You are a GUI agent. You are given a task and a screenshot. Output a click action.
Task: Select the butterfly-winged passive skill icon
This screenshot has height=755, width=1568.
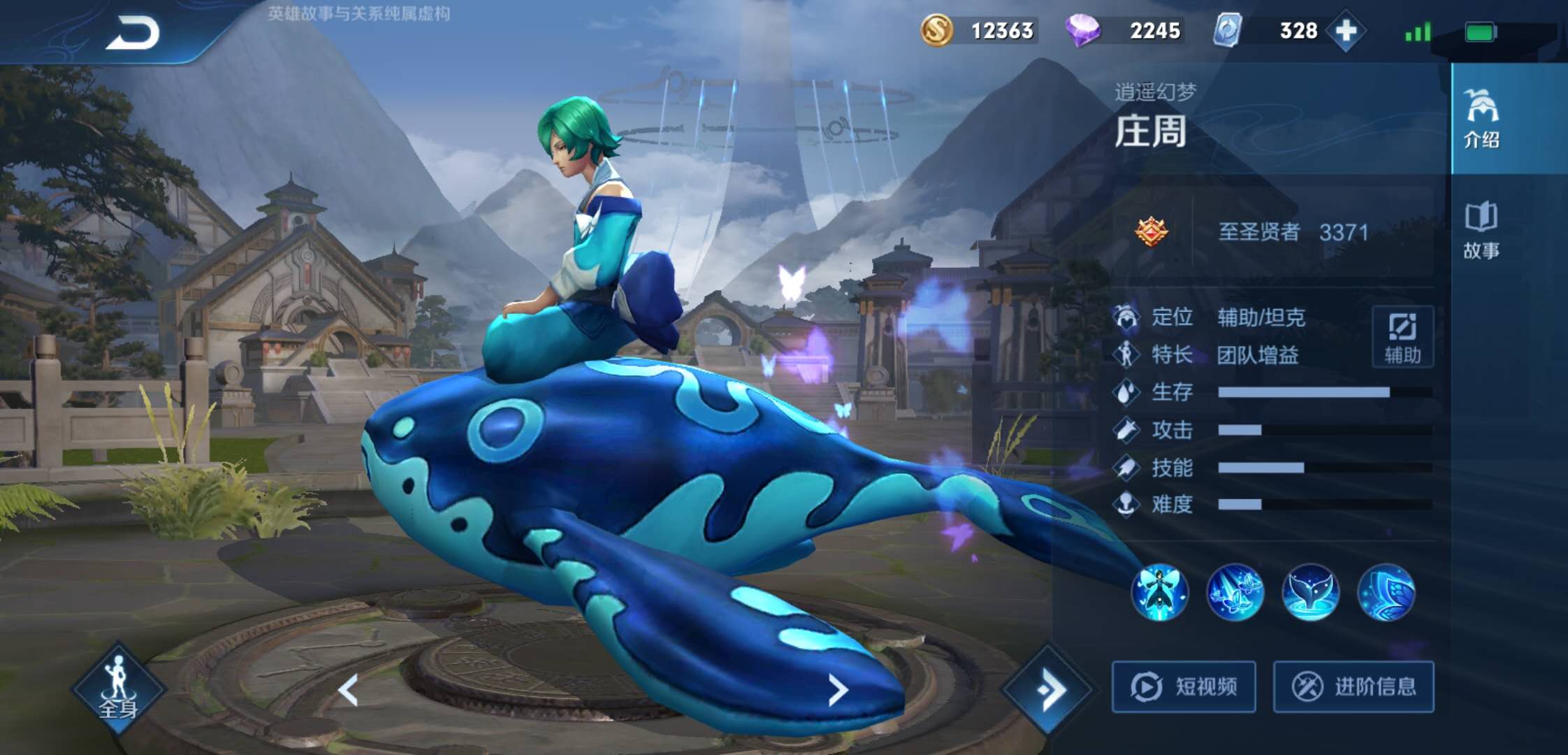(1160, 593)
